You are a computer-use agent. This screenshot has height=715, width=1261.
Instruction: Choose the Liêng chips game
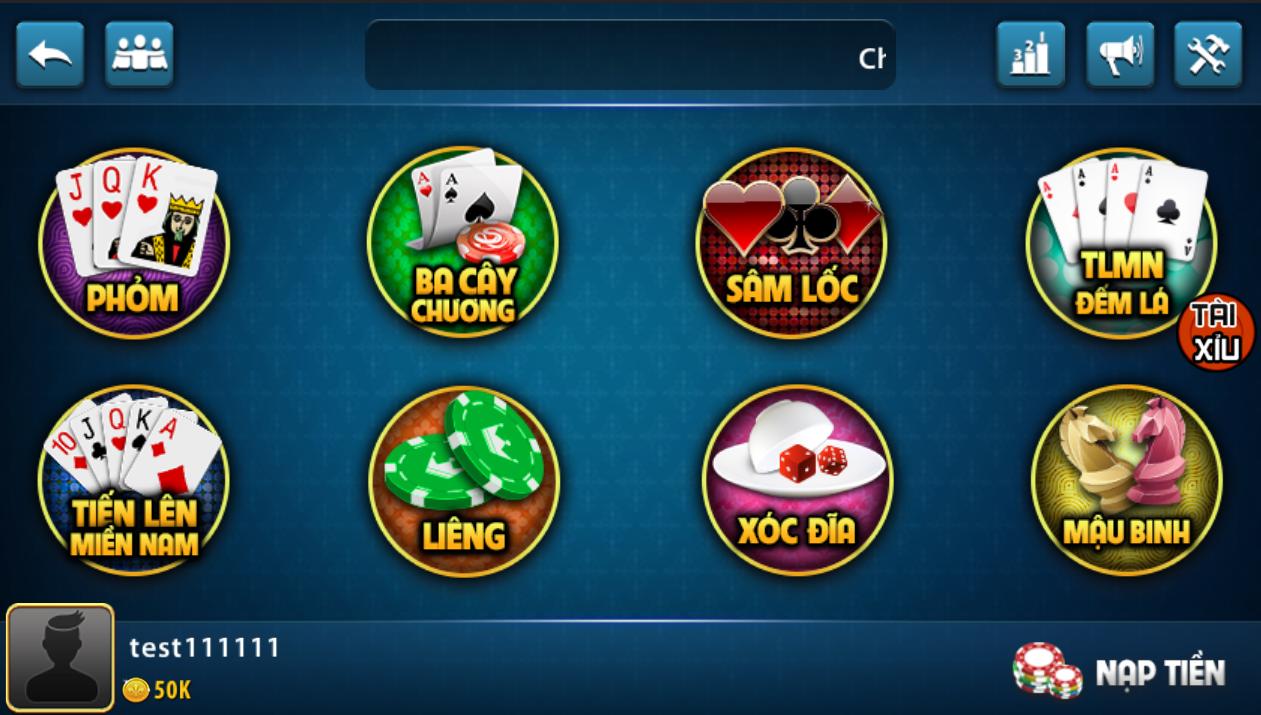click(x=463, y=480)
